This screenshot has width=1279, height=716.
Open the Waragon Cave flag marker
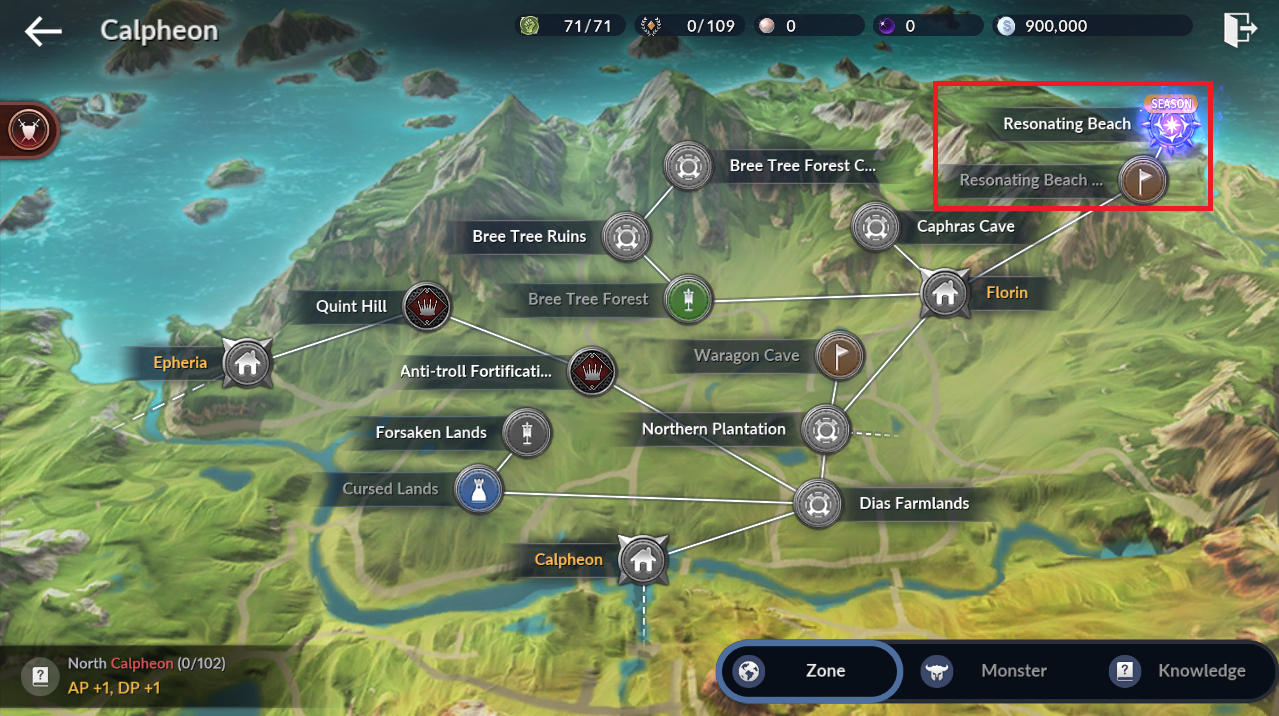click(840, 355)
